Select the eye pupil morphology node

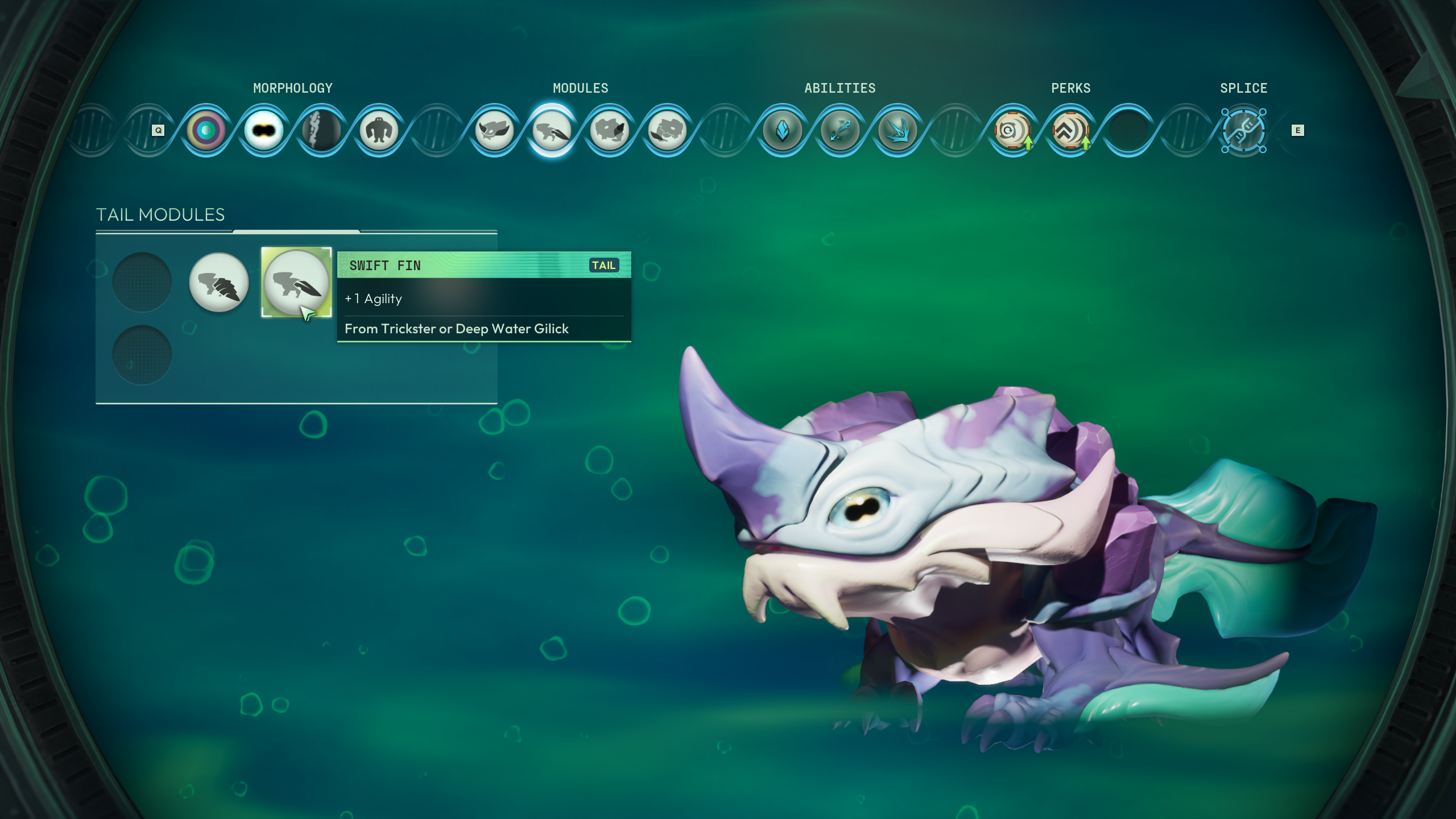click(x=264, y=131)
